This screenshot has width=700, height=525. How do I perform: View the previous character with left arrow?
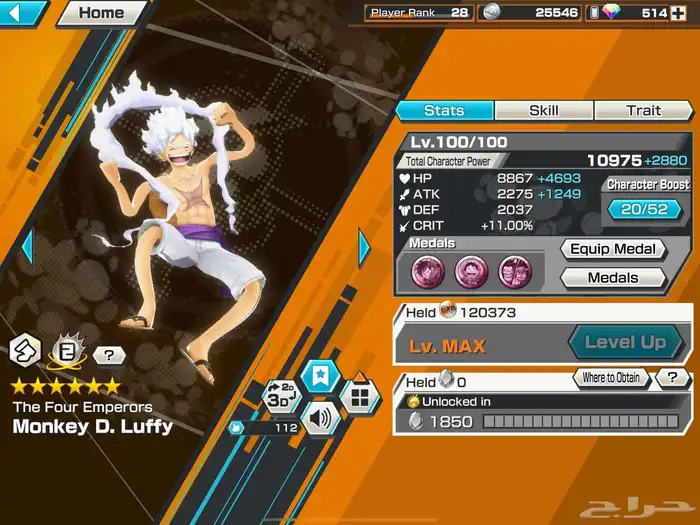[28, 246]
